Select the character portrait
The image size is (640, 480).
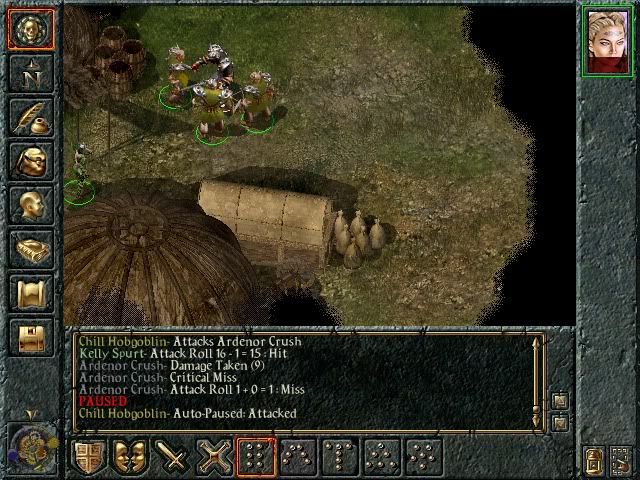coord(606,42)
